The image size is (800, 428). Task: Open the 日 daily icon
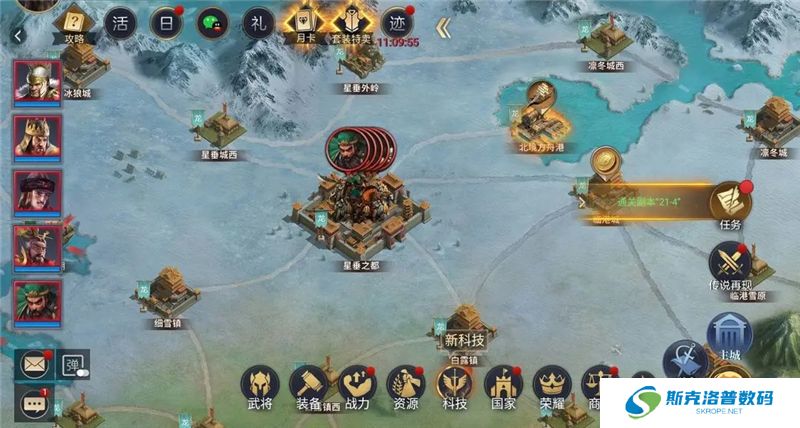[x=167, y=21]
